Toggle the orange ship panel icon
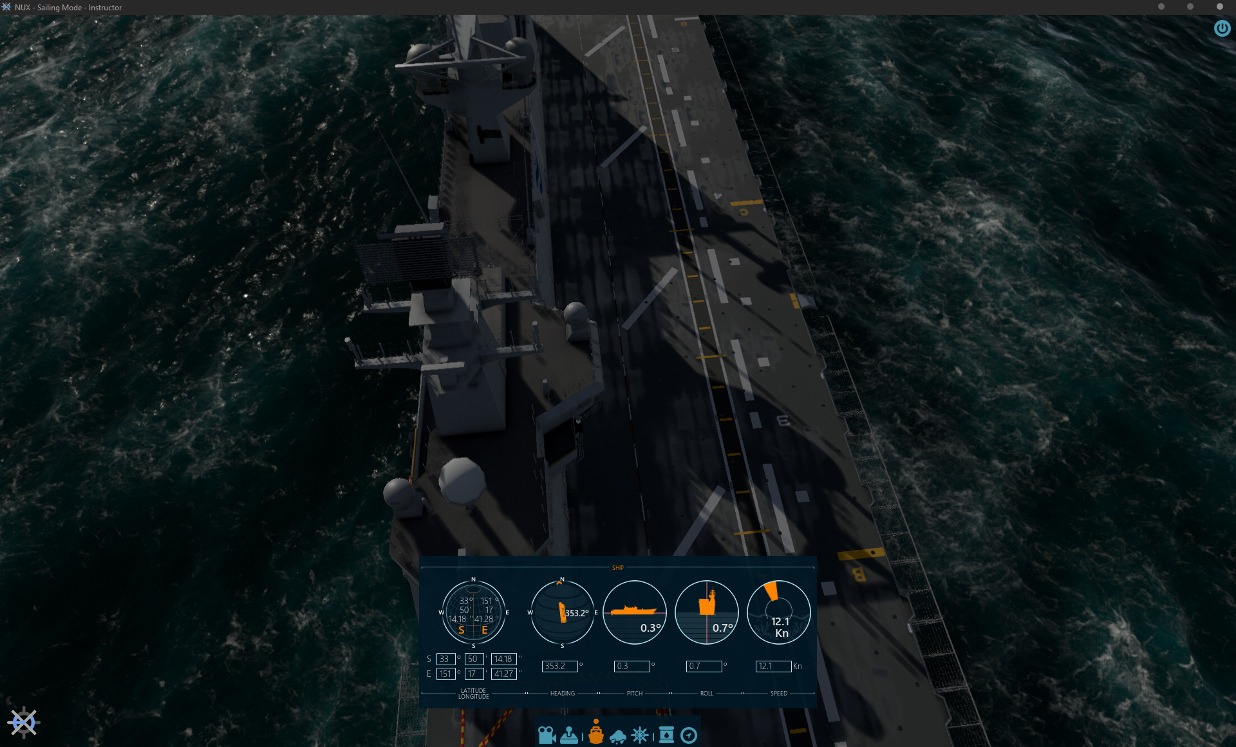The image size is (1236, 747). click(x=596, y=734)
